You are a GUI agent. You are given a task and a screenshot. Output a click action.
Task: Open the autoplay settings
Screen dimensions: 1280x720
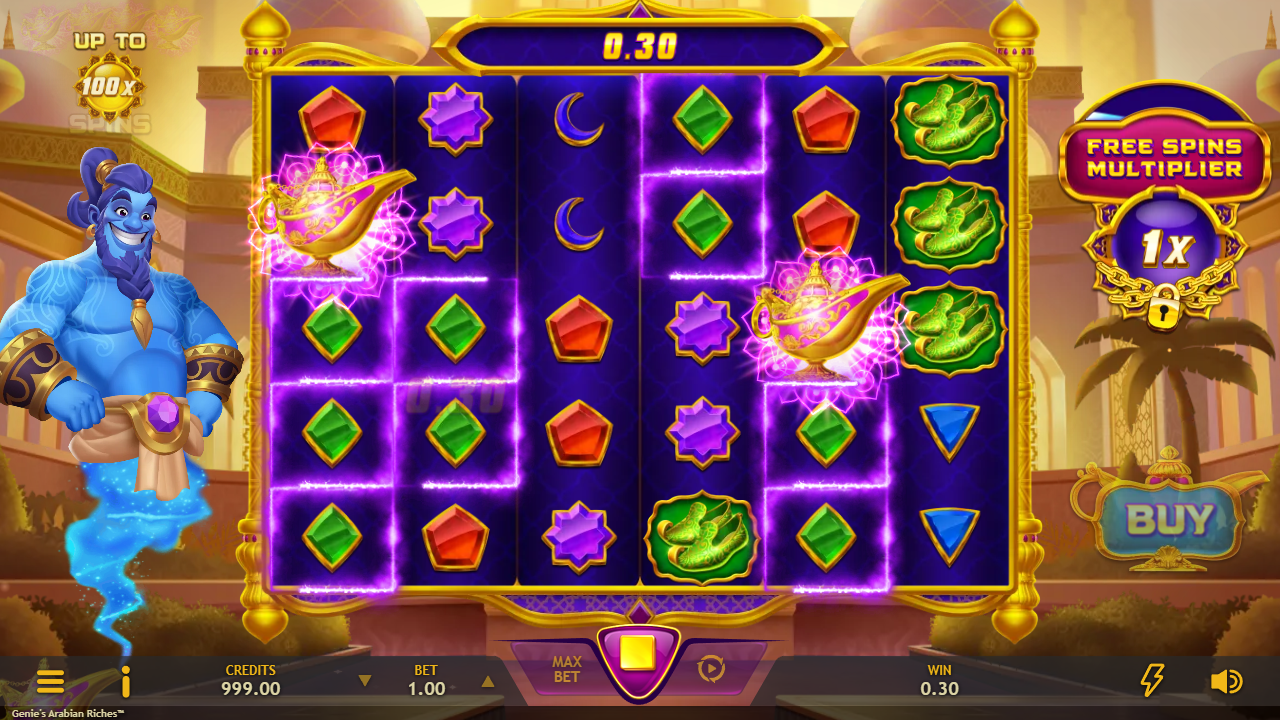(711, 668)
